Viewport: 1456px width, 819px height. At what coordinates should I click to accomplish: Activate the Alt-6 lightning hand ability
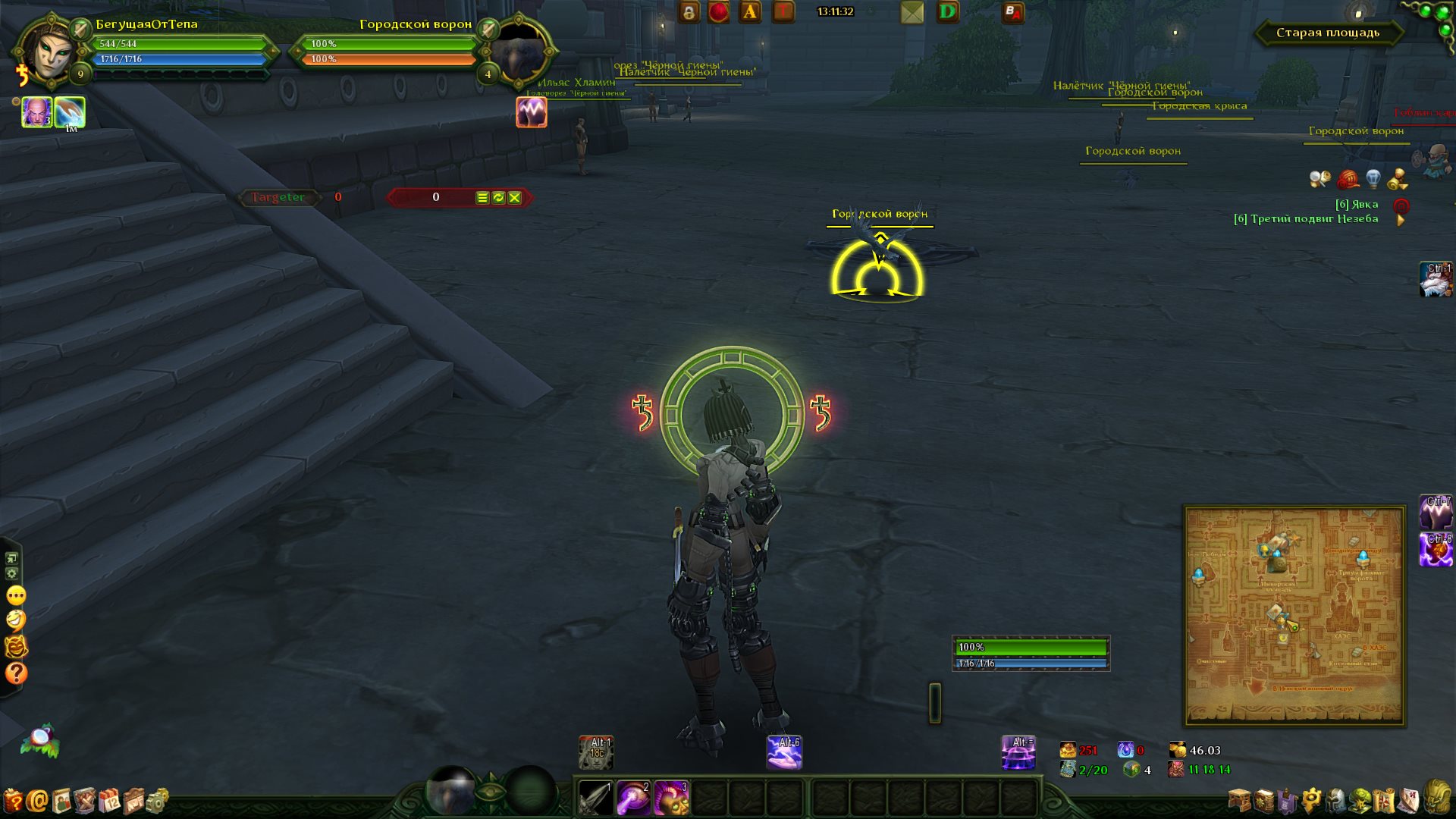(x=784, y=752)
